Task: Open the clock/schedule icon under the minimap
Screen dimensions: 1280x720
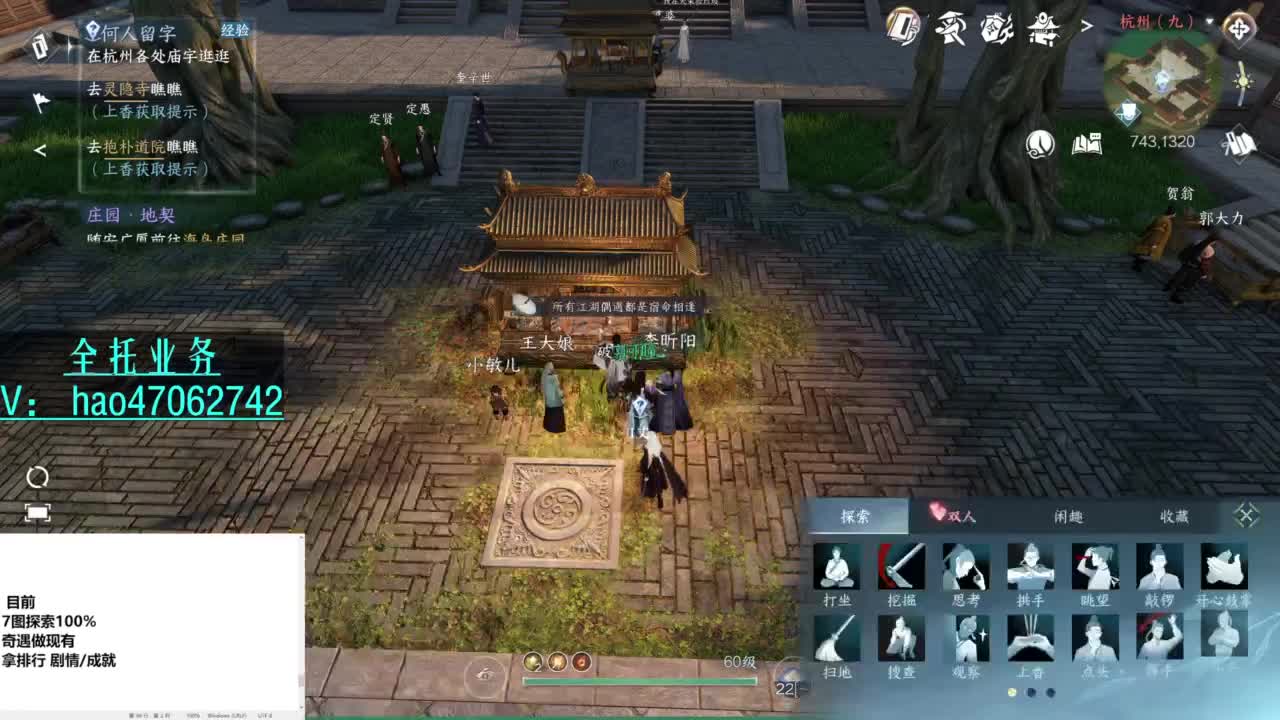Action: coord(1040,144)
